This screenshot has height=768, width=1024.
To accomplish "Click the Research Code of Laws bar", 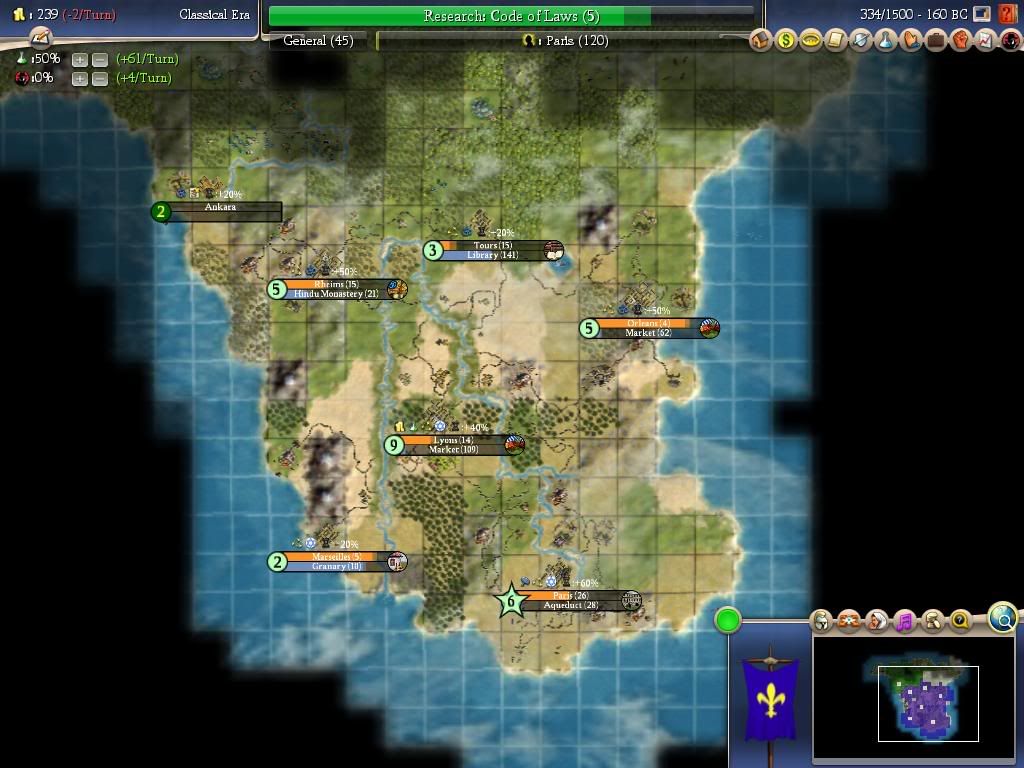I will (x=510, y=16).
